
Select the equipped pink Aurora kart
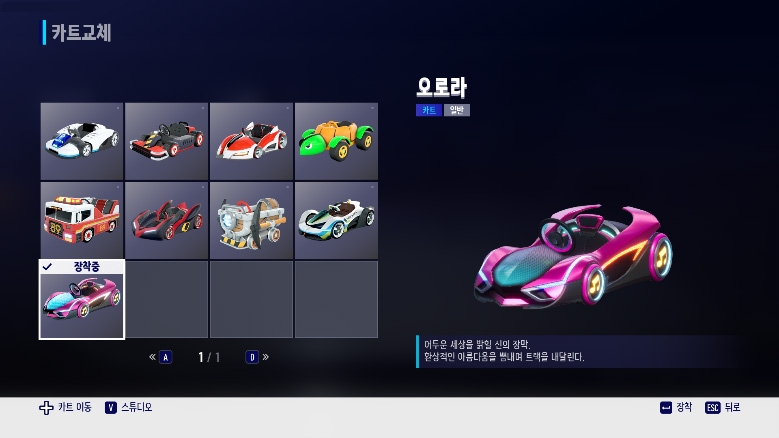coord(82,300)
